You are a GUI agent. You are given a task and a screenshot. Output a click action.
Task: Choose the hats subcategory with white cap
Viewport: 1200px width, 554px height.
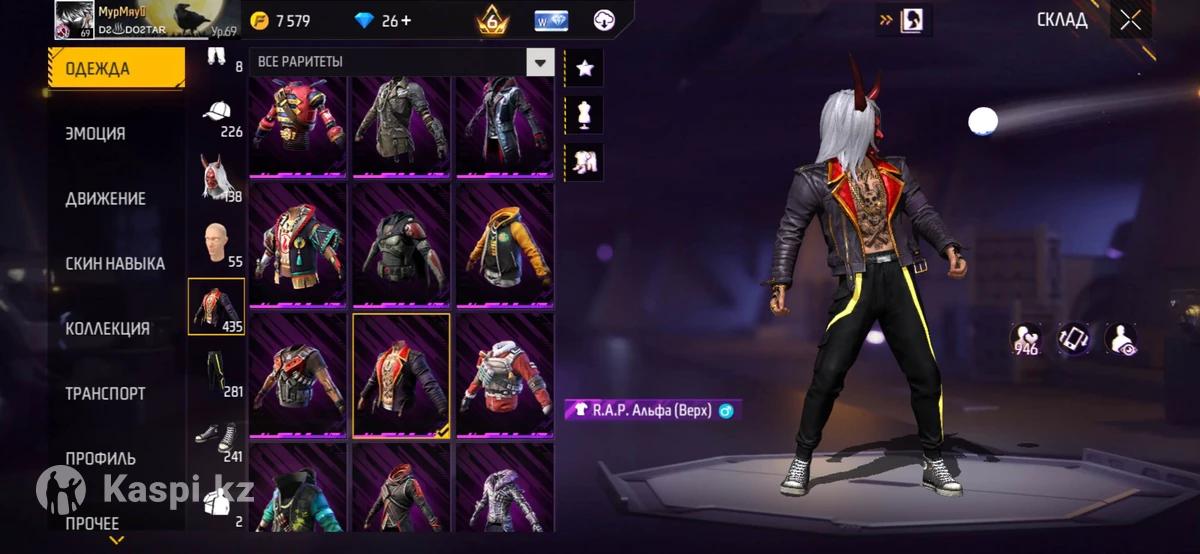coord(217,112)
